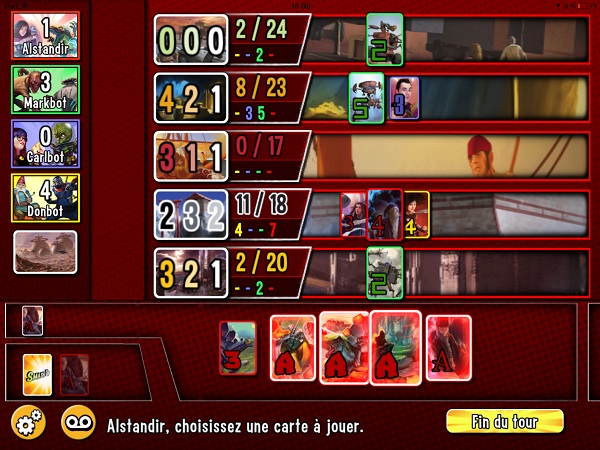
Task: Open the gear settings menu
Action: (28, 424)
